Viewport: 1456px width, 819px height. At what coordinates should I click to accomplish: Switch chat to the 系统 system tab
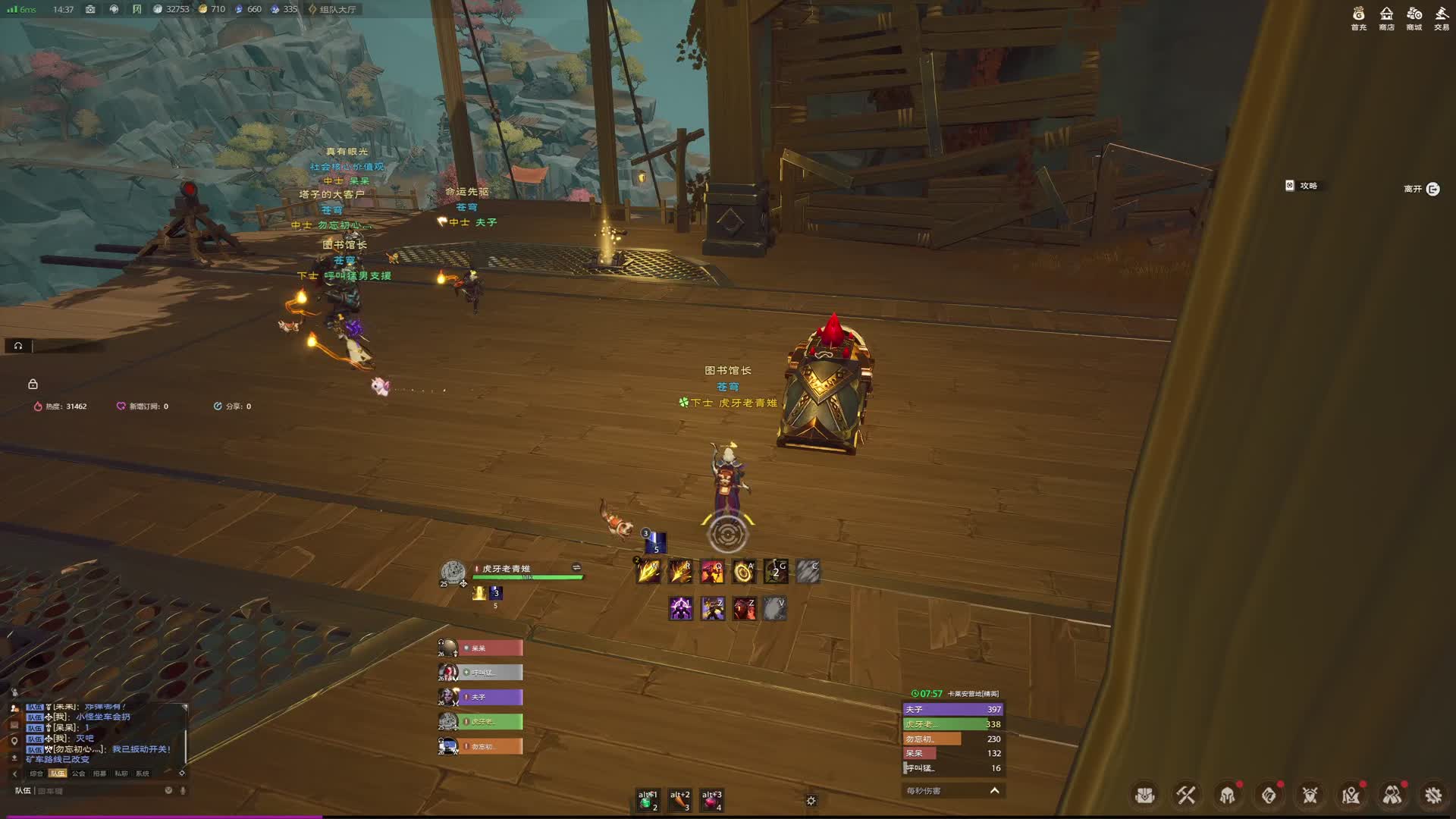pyautogui.click(x=142, y=773)
